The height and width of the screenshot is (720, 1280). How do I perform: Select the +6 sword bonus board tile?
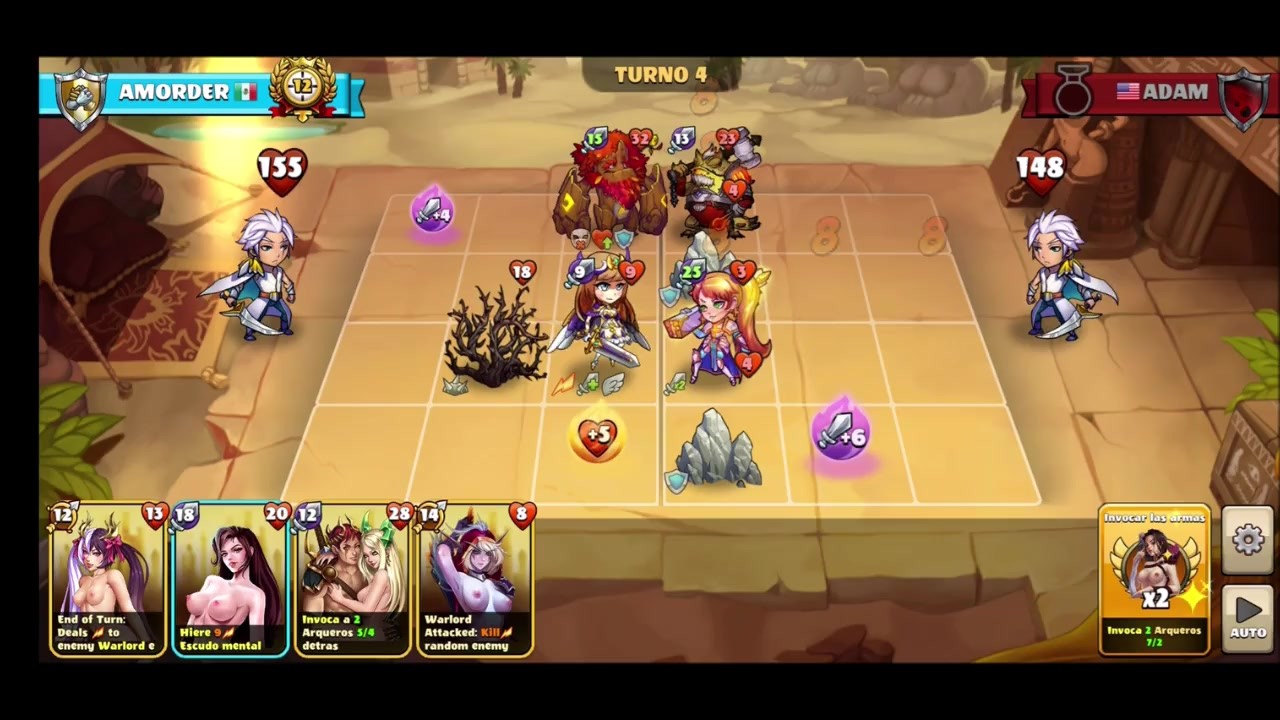[842, 436]
